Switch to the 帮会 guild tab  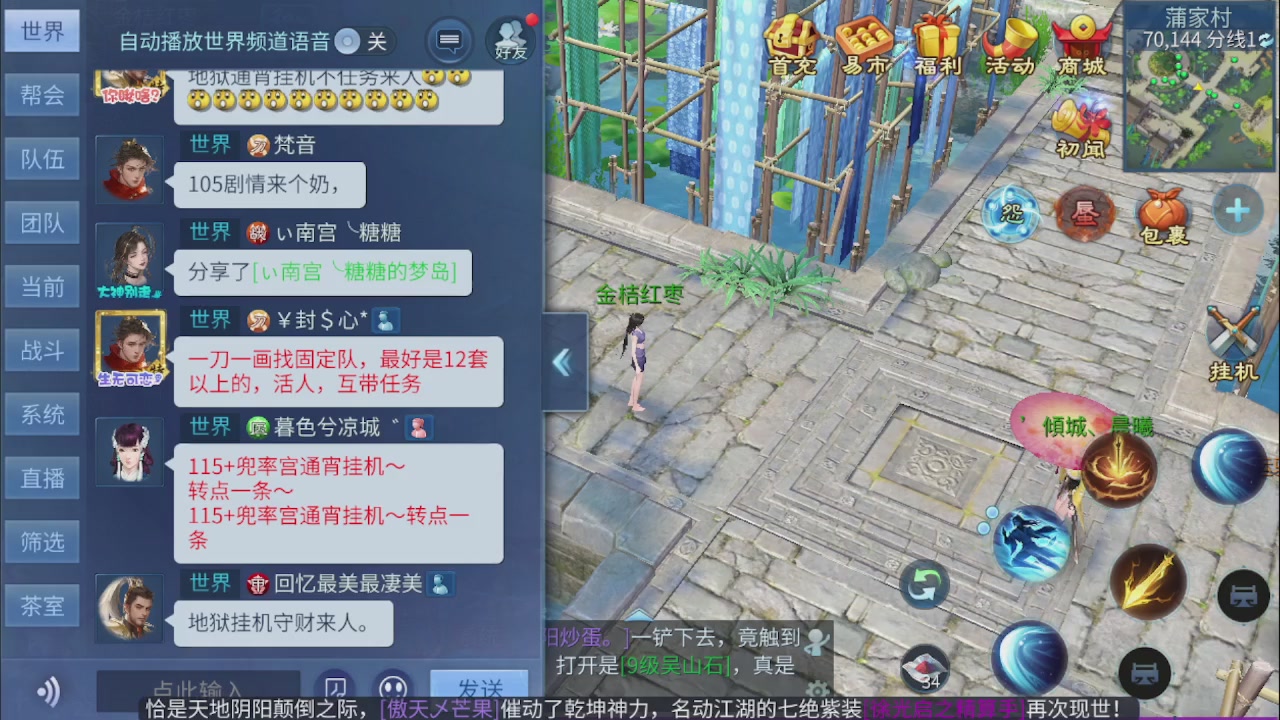[42, 95]
